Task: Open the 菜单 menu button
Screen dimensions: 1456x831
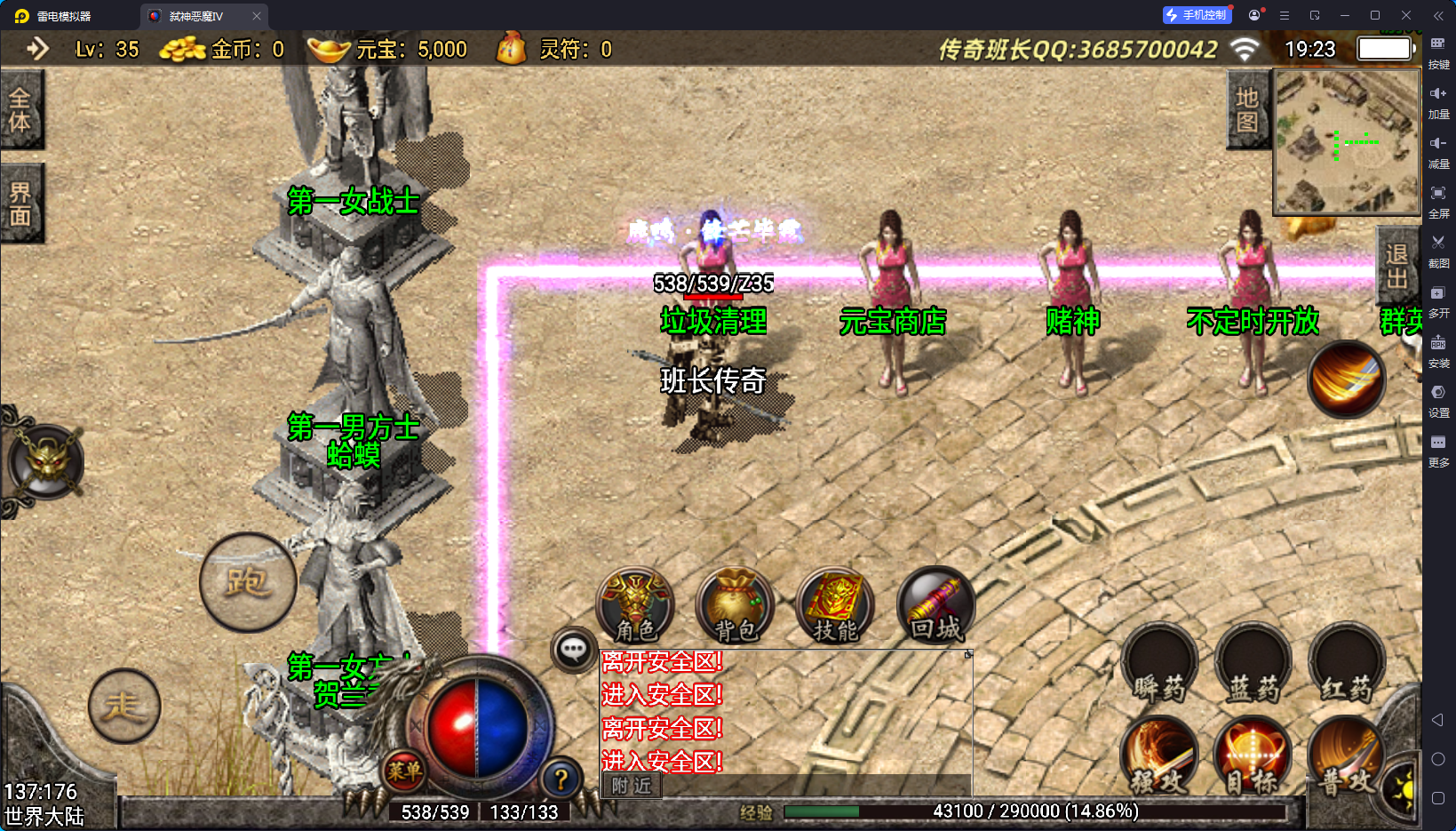Action: [404, 771]
